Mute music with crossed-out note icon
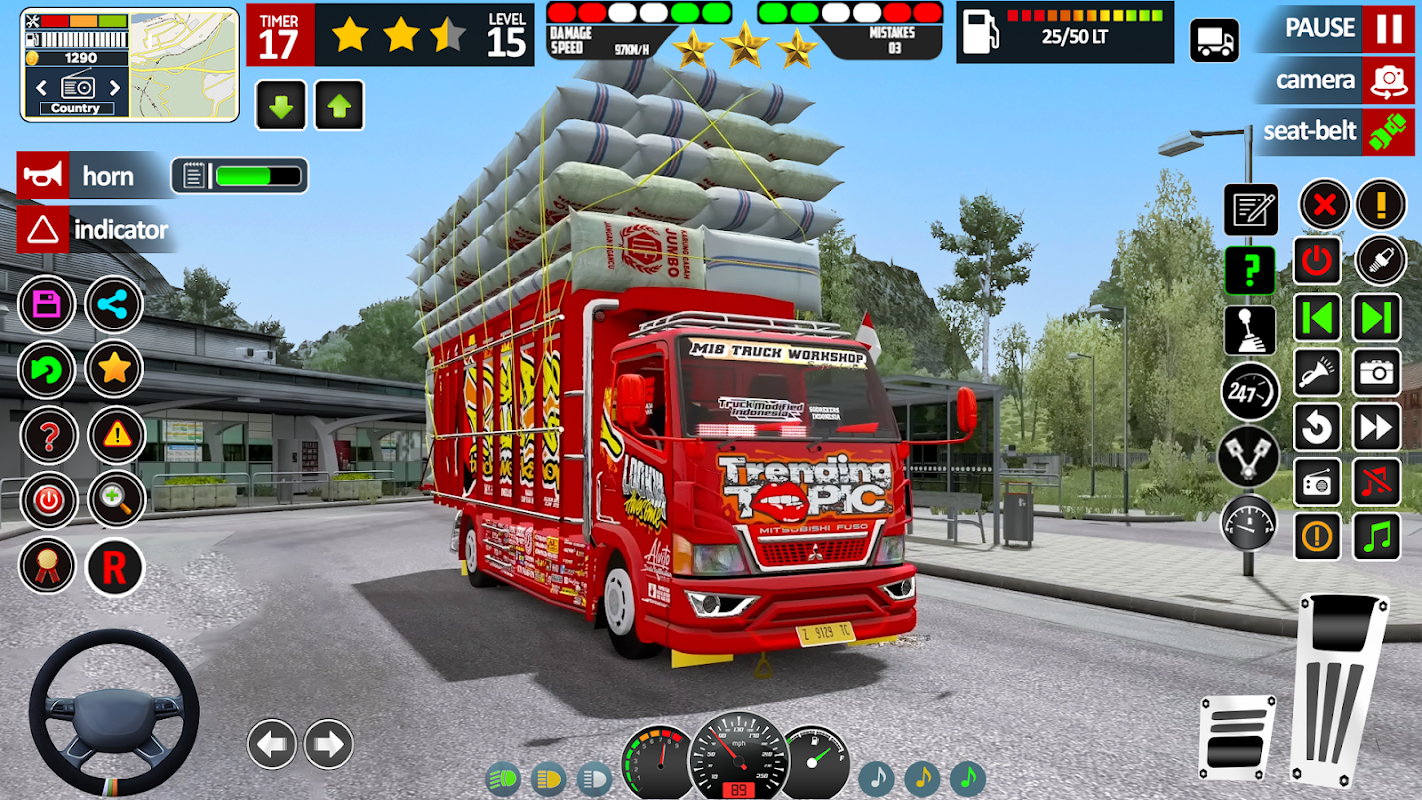 (1377, 482)
